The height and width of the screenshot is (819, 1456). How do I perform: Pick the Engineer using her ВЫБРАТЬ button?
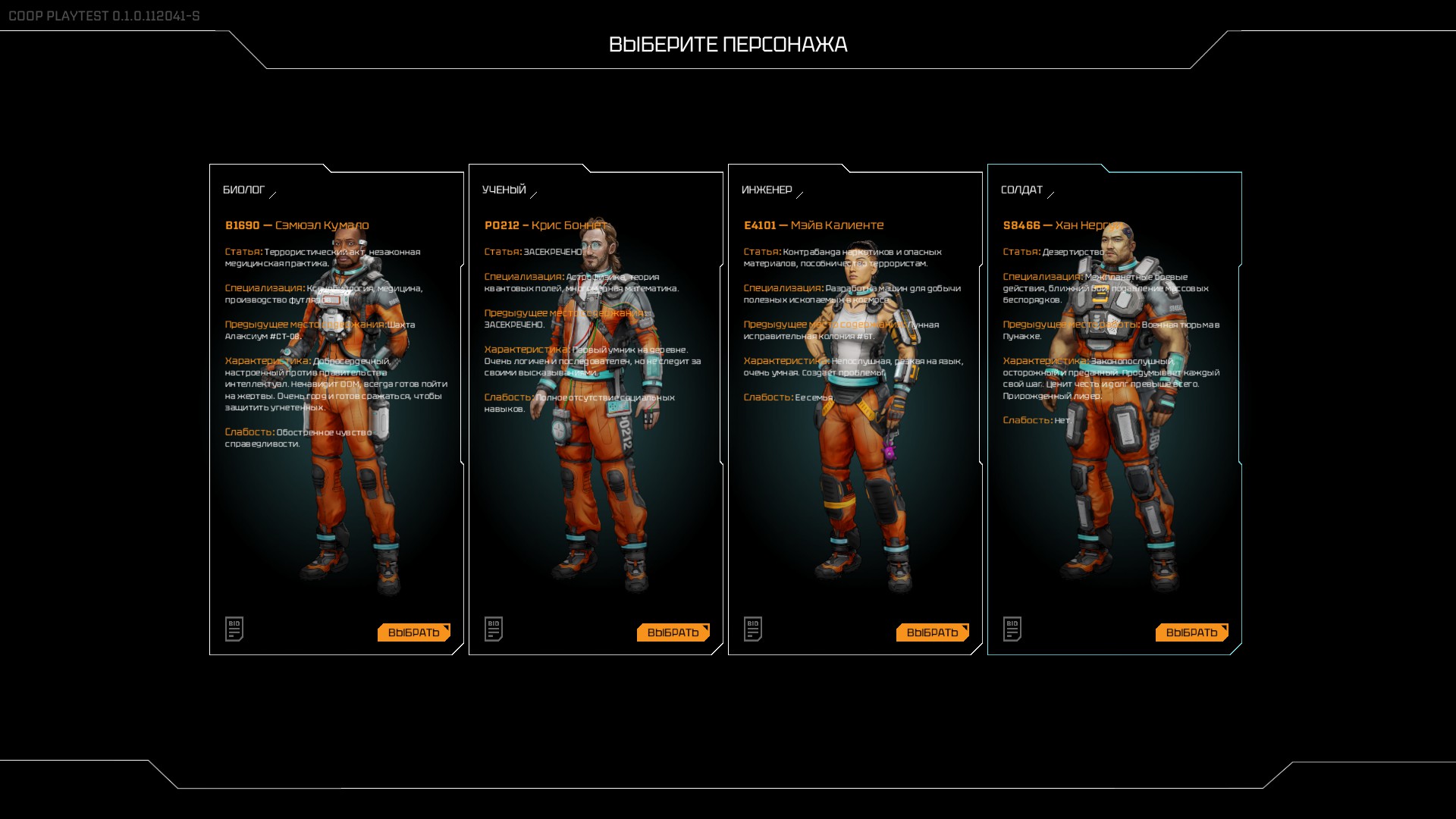click(x=932, y=632)
